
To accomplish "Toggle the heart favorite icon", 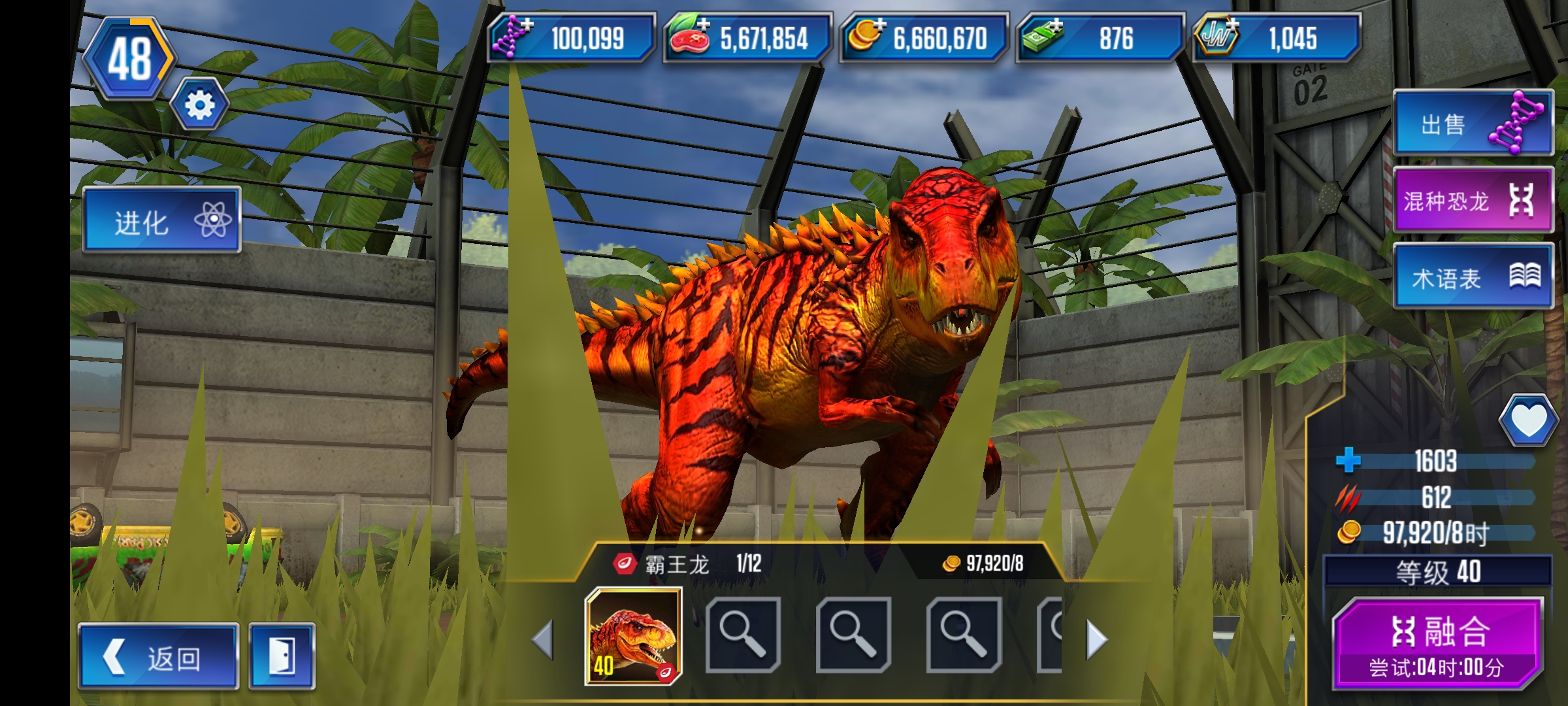I will [1528, 420].
